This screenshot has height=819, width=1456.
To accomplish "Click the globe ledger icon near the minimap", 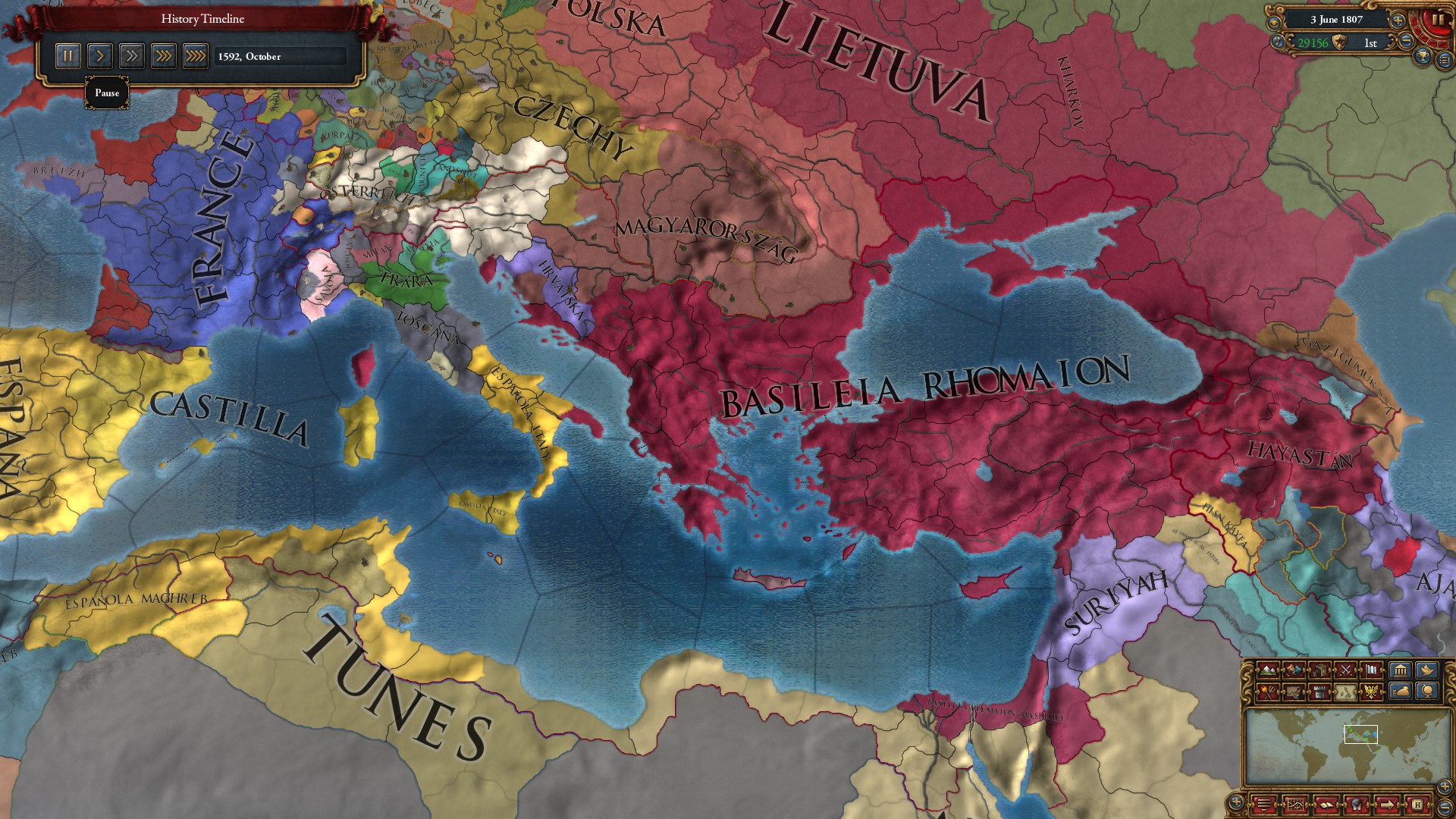I will point(1428,692).
